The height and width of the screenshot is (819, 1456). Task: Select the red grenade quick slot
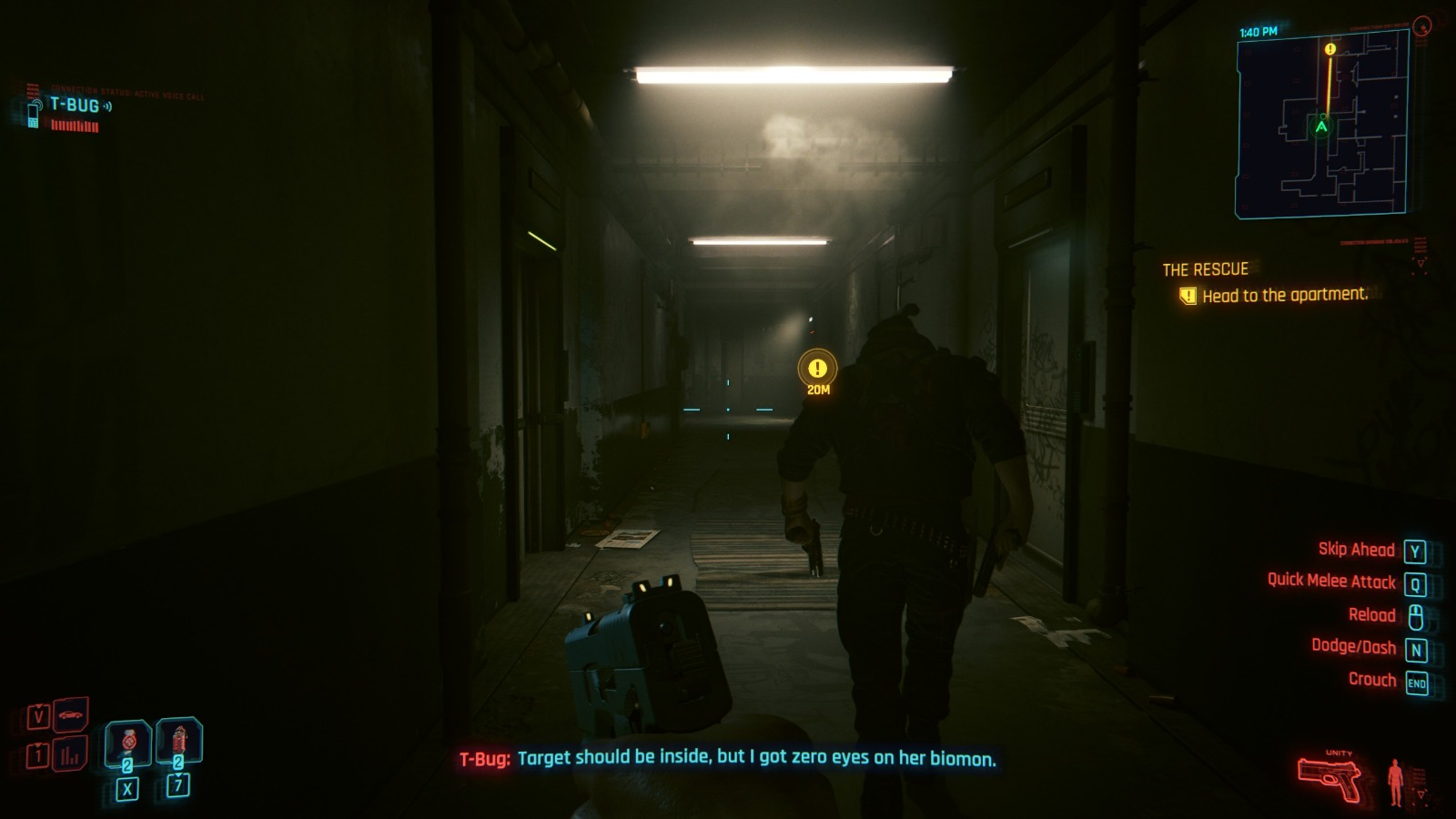tap(178, 741)
